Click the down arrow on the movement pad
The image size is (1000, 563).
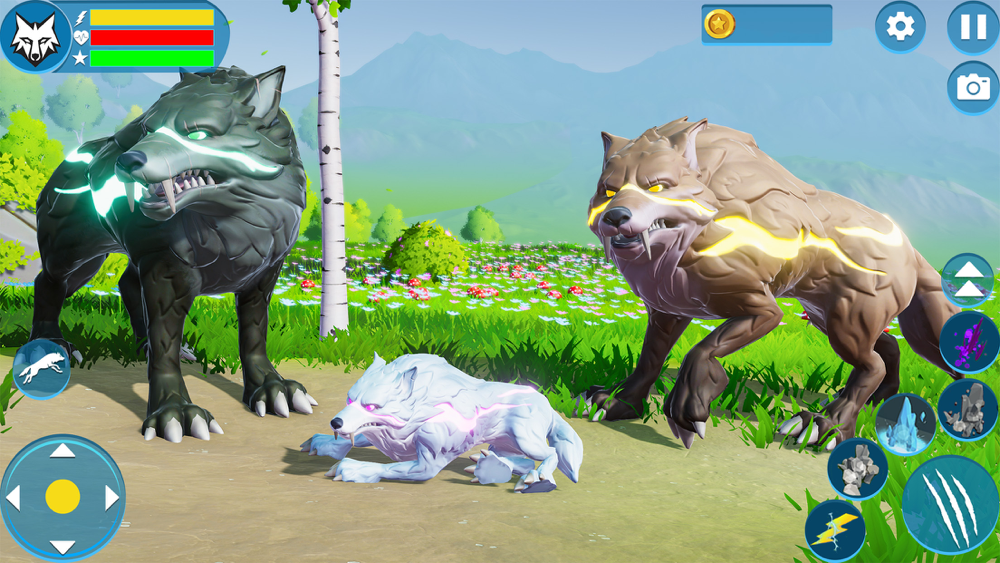tap(63, 546)
